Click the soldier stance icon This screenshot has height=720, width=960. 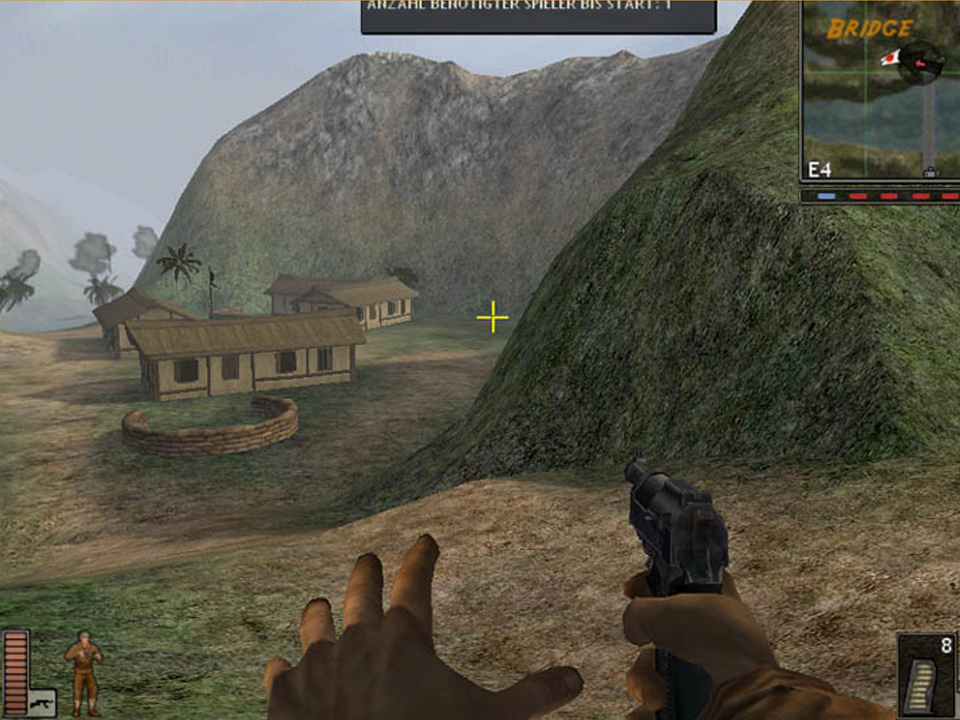pyautogui.click(x=83, y=673)
